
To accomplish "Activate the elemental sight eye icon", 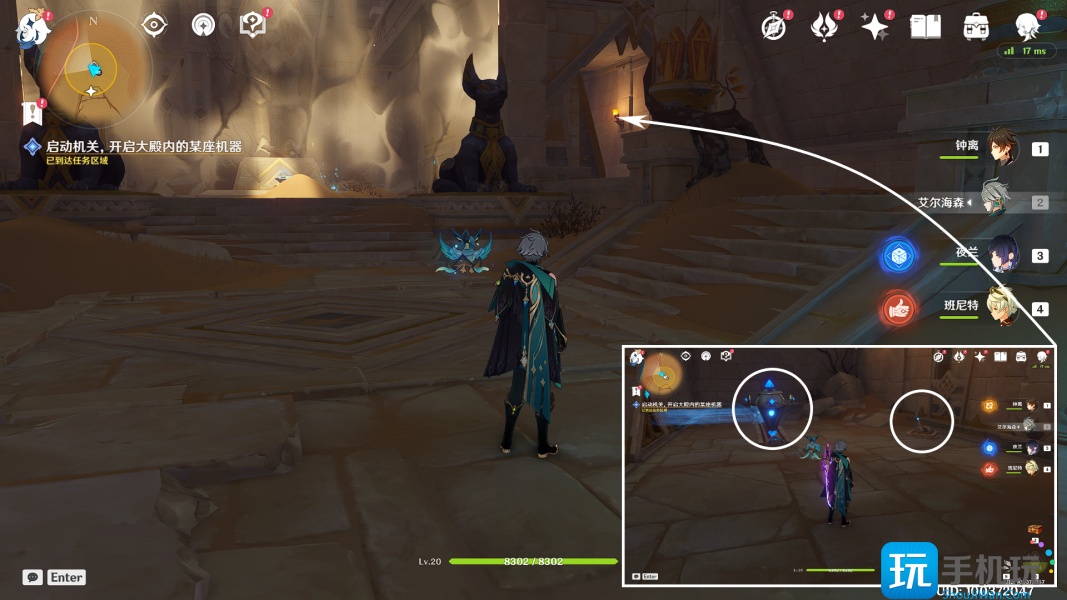I will click(x=154, y=25).
